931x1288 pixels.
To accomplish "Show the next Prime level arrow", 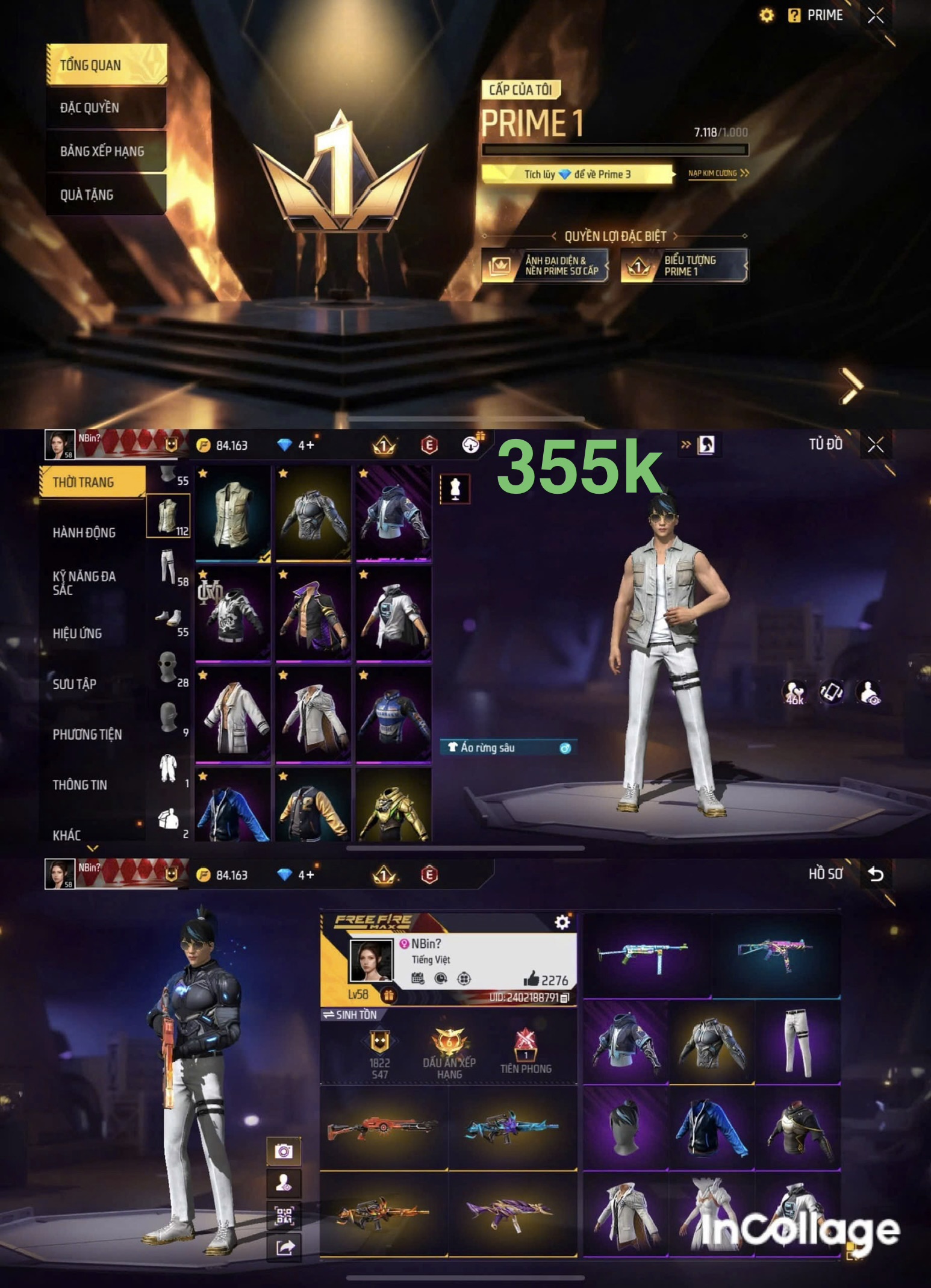I will point(850,385).
